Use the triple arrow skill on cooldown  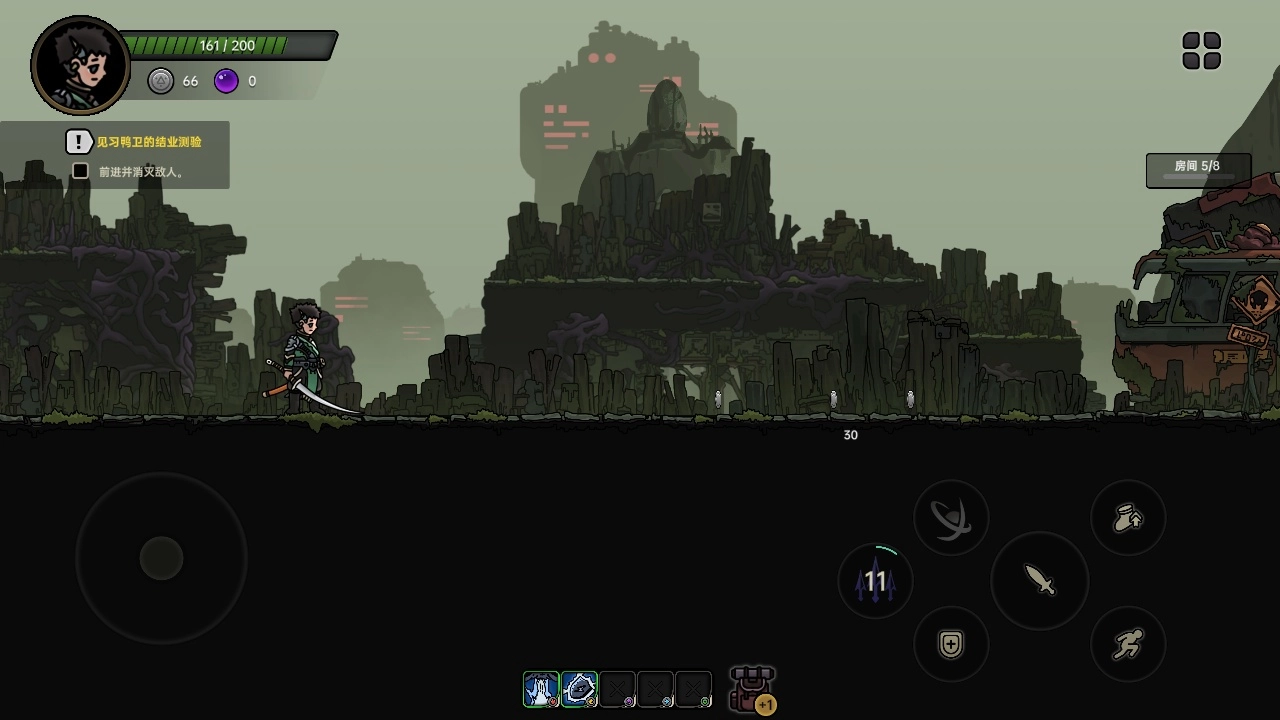click(875, 581)
